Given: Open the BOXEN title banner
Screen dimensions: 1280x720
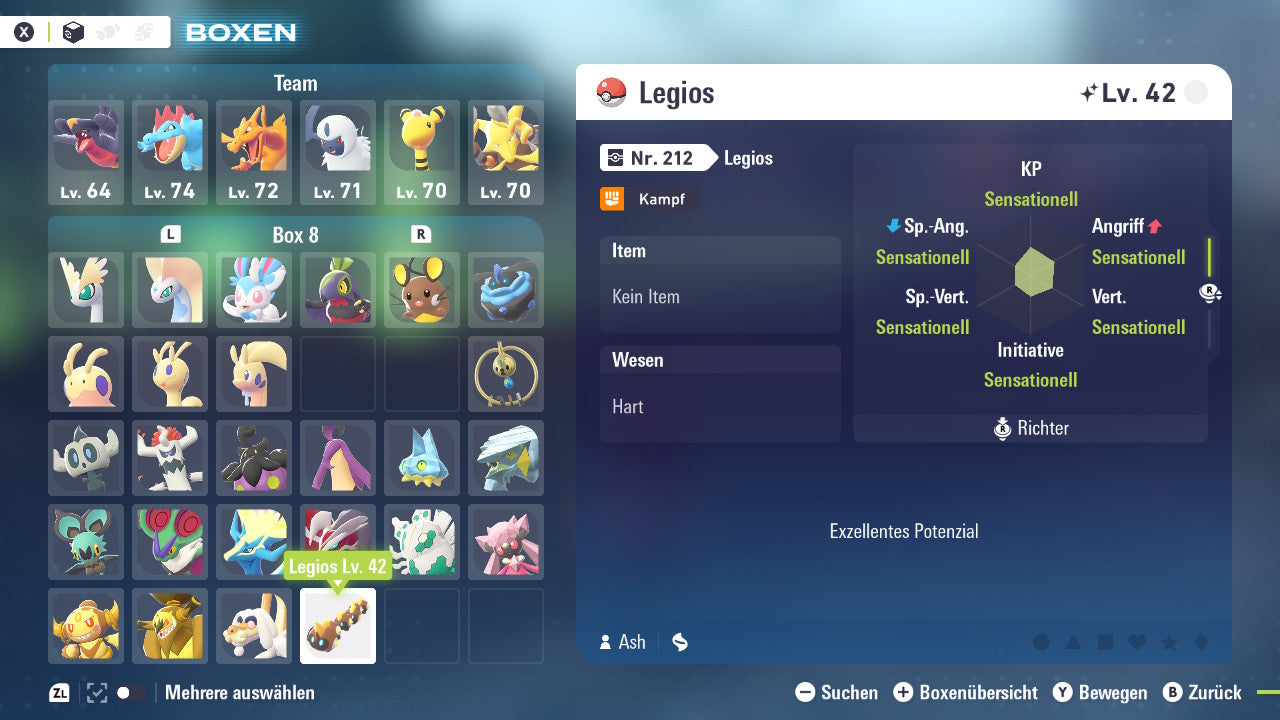Looking at the screenshot, I should click(240, 32).
